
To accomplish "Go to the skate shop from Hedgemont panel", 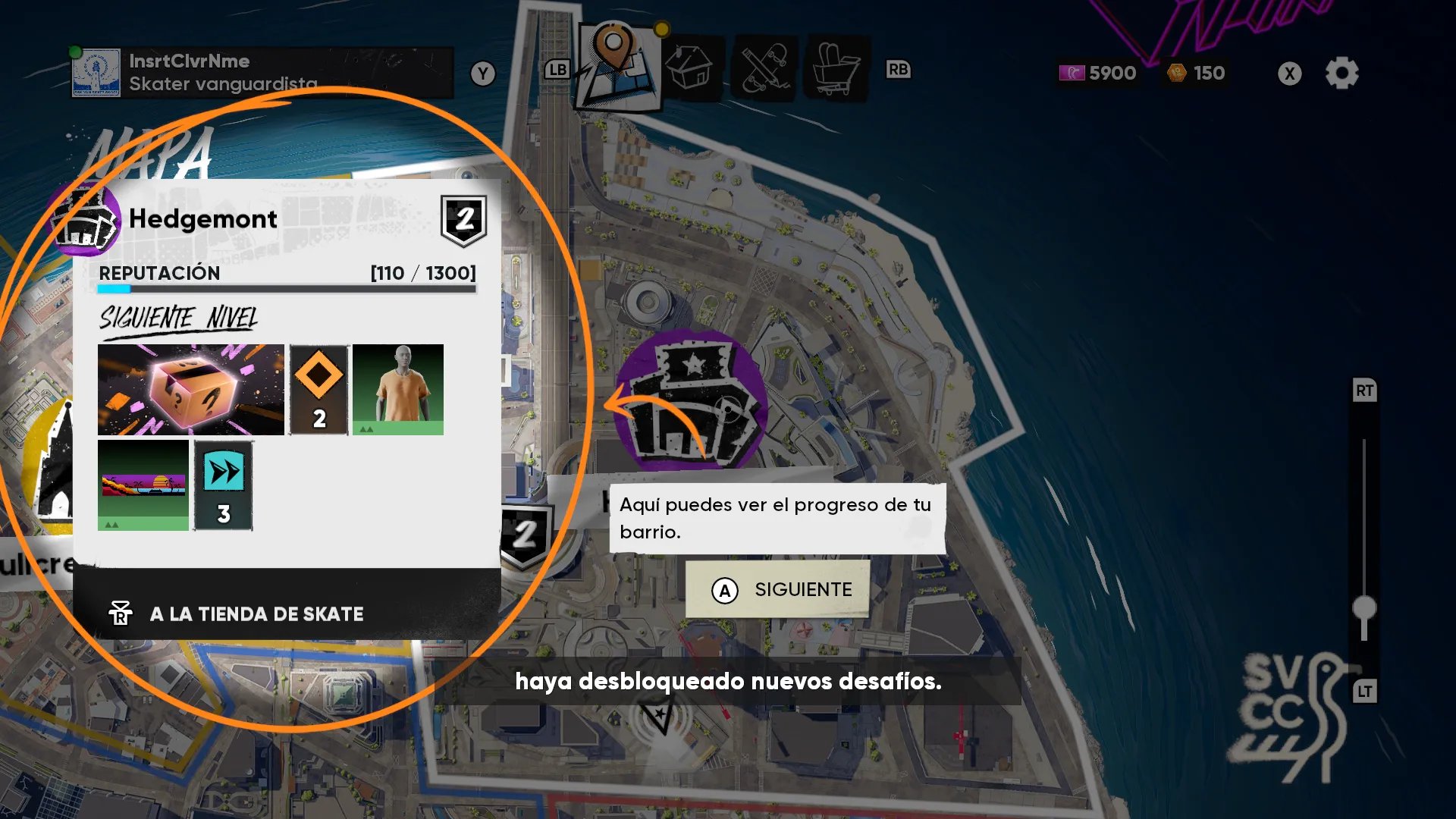I will click(256, 613).
